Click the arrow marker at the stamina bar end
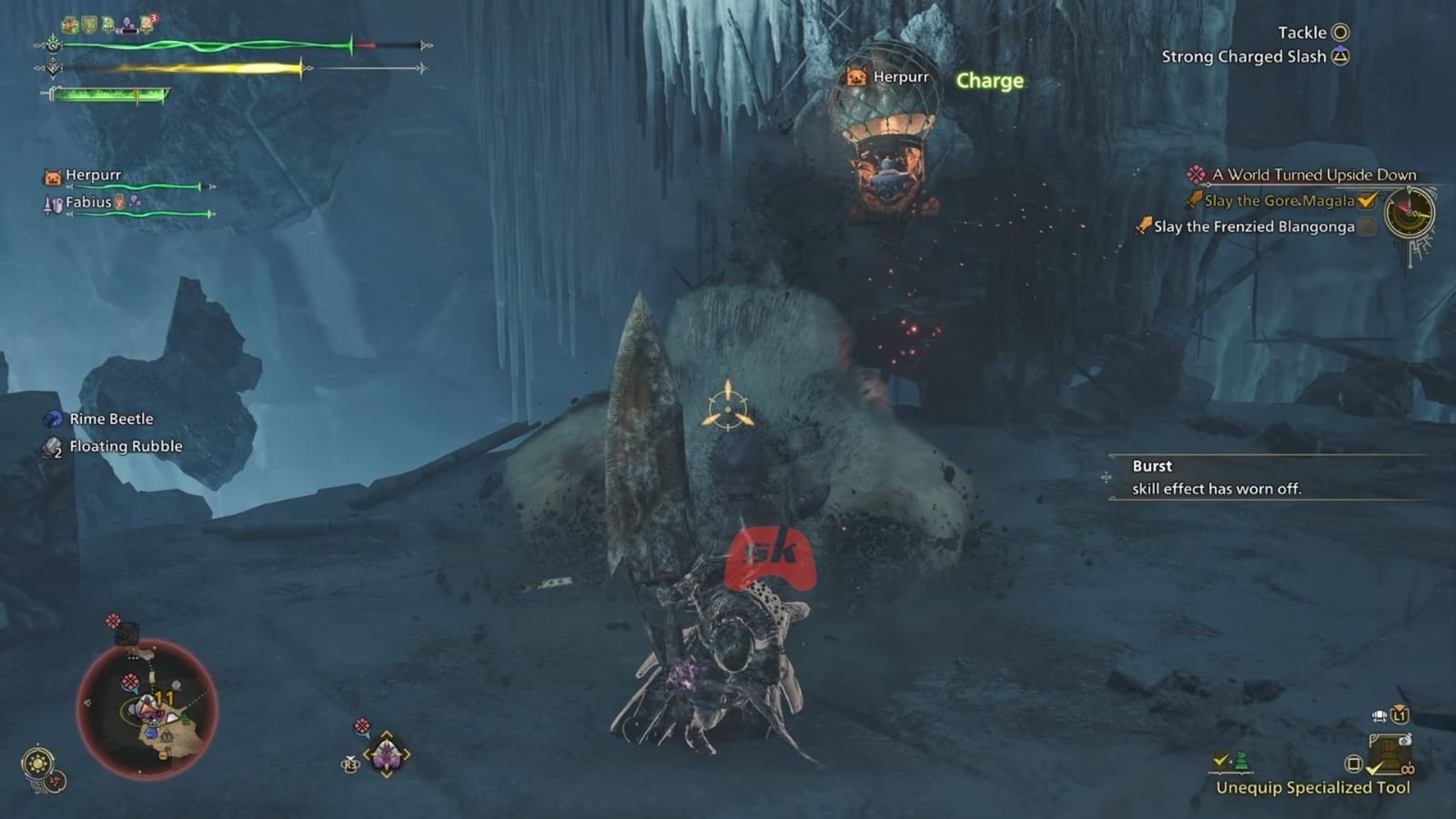 [x=424, y=68]
